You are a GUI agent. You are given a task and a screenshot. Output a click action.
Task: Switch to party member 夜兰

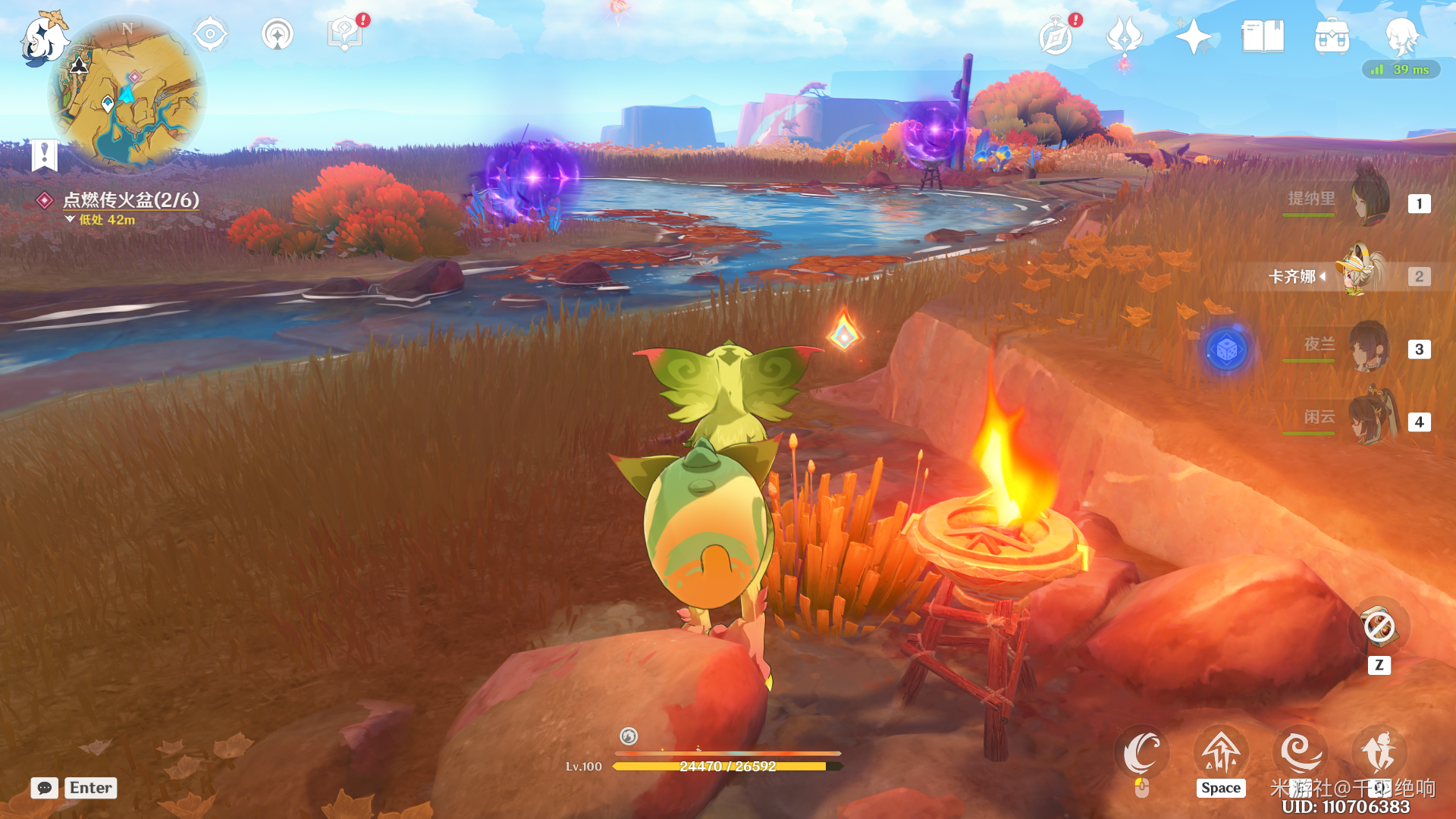point(1370,347)
